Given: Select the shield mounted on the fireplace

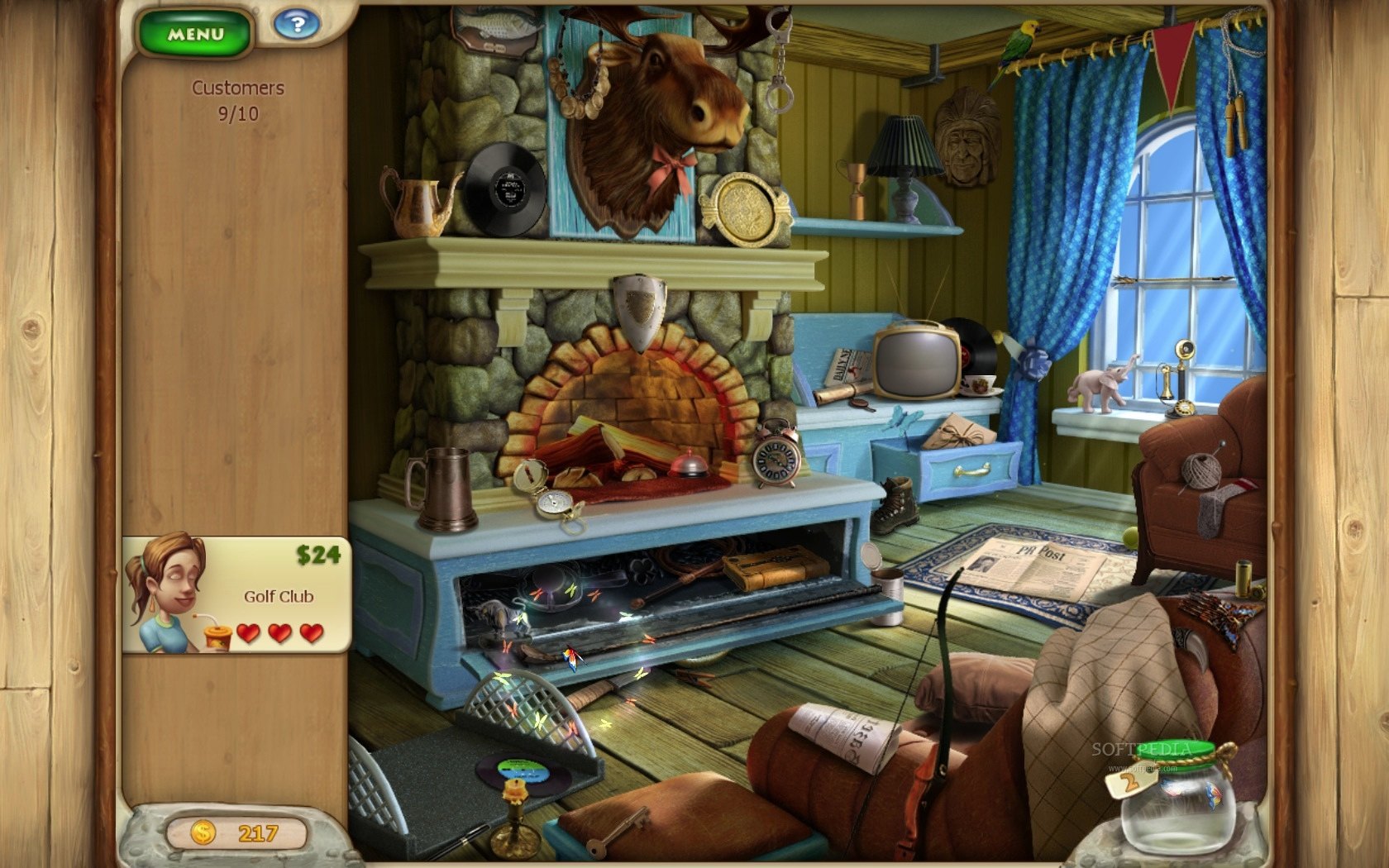Looking at the screenshot, I should coord(637,306).
